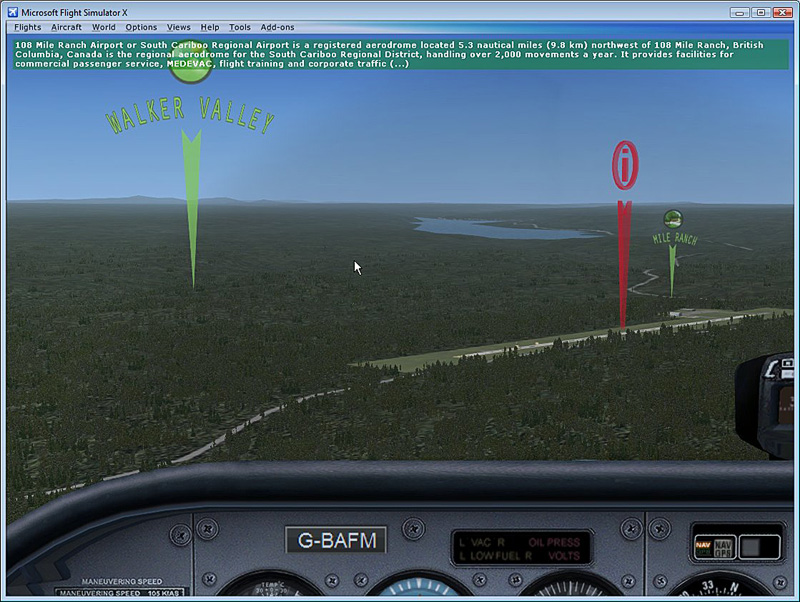Click the red information marker icon
Image resolution: width=800 pixels, height=602 pixels.
[625, 165]
